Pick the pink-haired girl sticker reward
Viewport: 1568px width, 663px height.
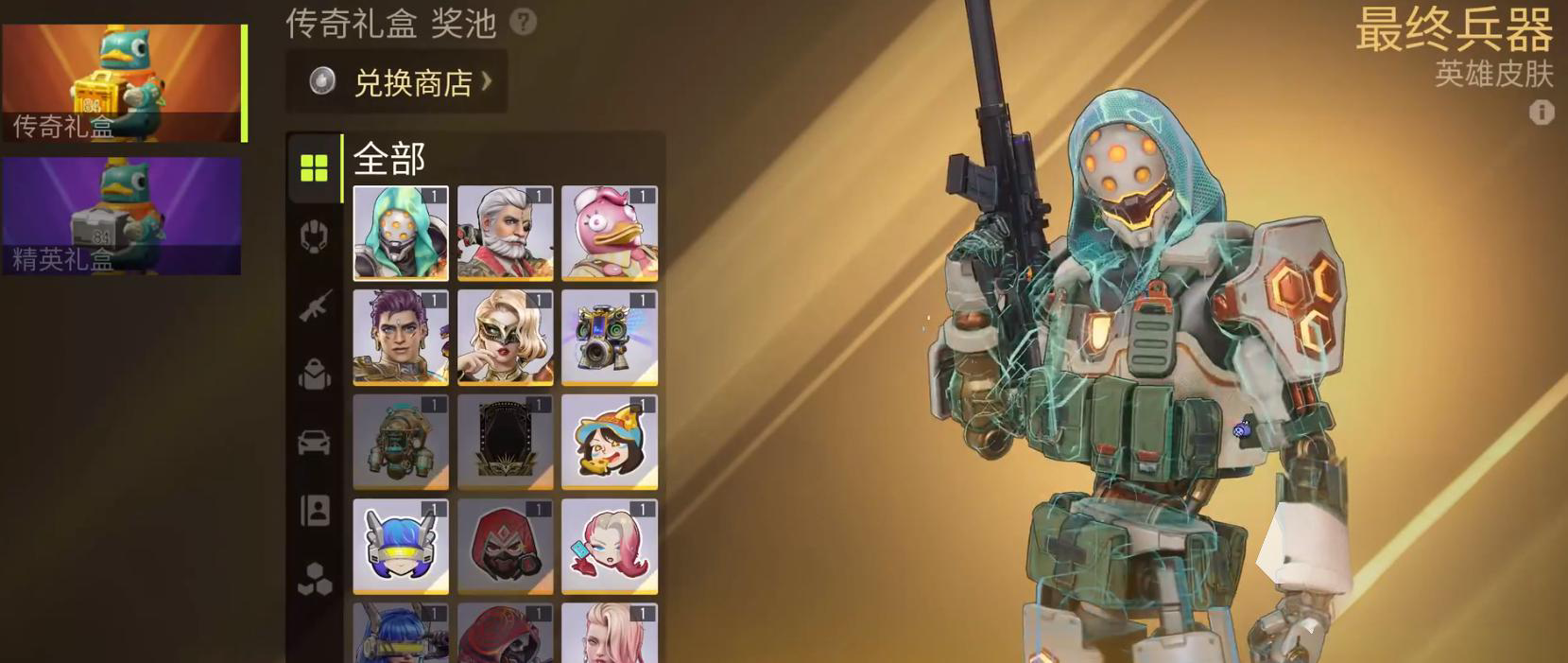click(610, 547)
